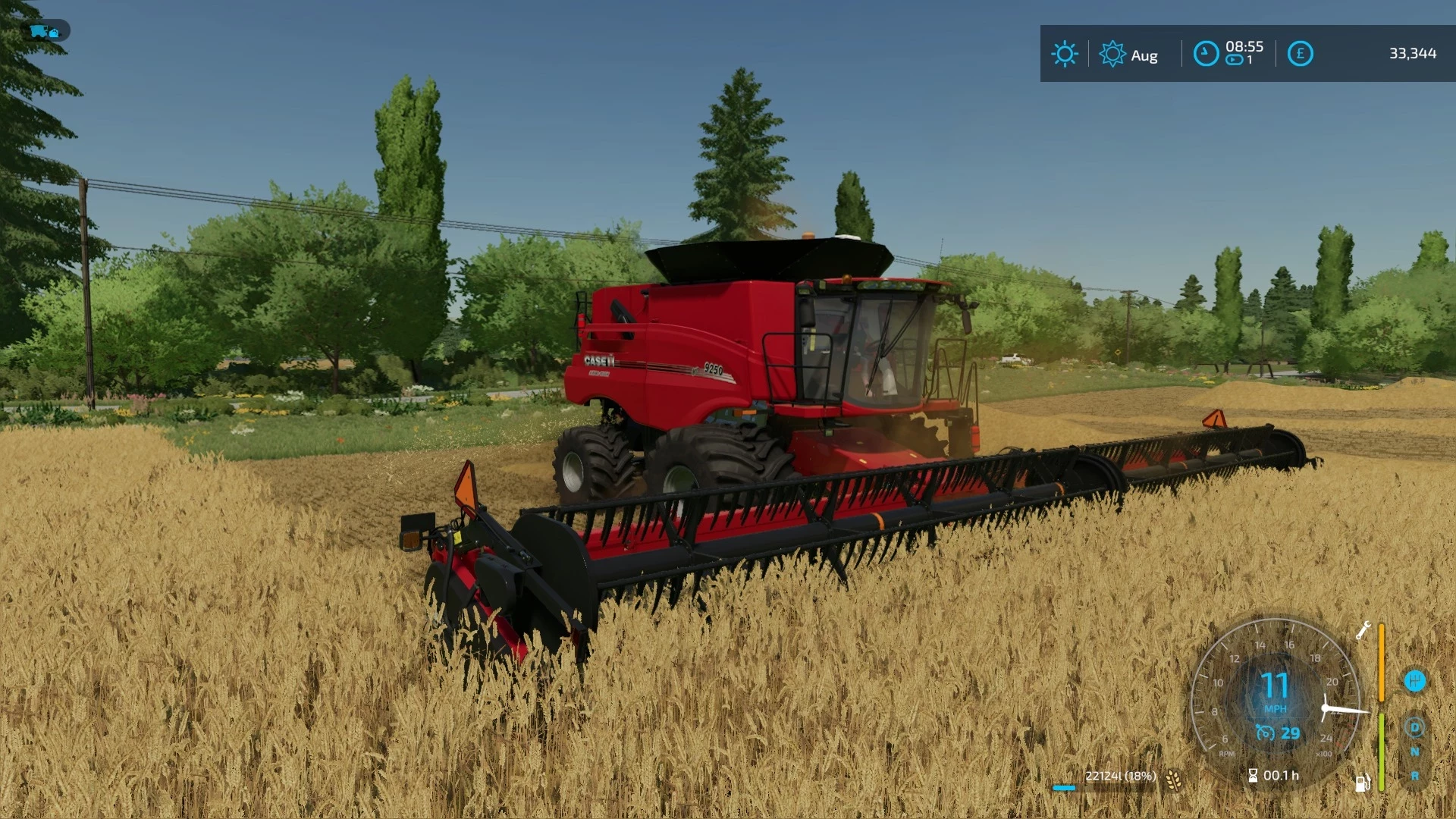The image size is (1456, 819).
Task: Click the blue clock icon in the HUD
Action: coord(1205,52)
